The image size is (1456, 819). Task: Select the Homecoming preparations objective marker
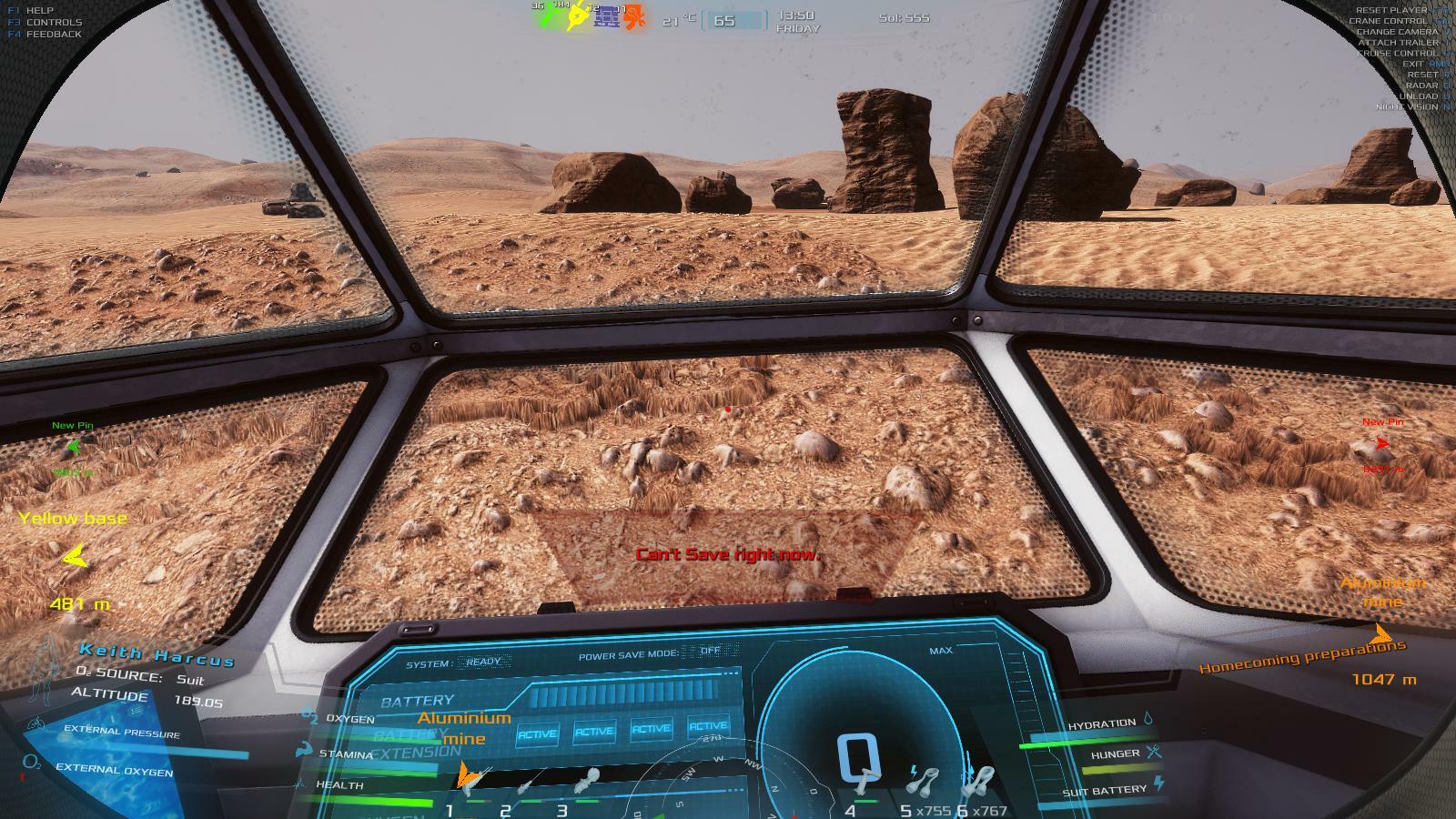1381,633
